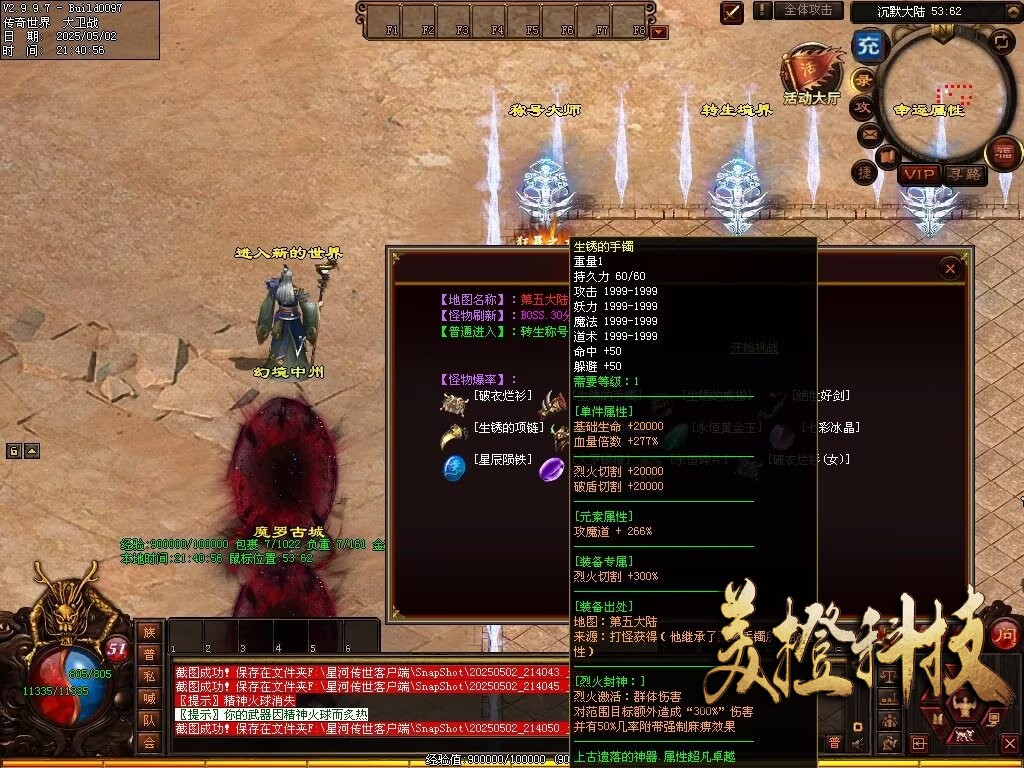This screenshot has width=1024, height=768.
Task: Click the 捷 shortcut button
Action: pyautogui.click(x=864, y=172)
